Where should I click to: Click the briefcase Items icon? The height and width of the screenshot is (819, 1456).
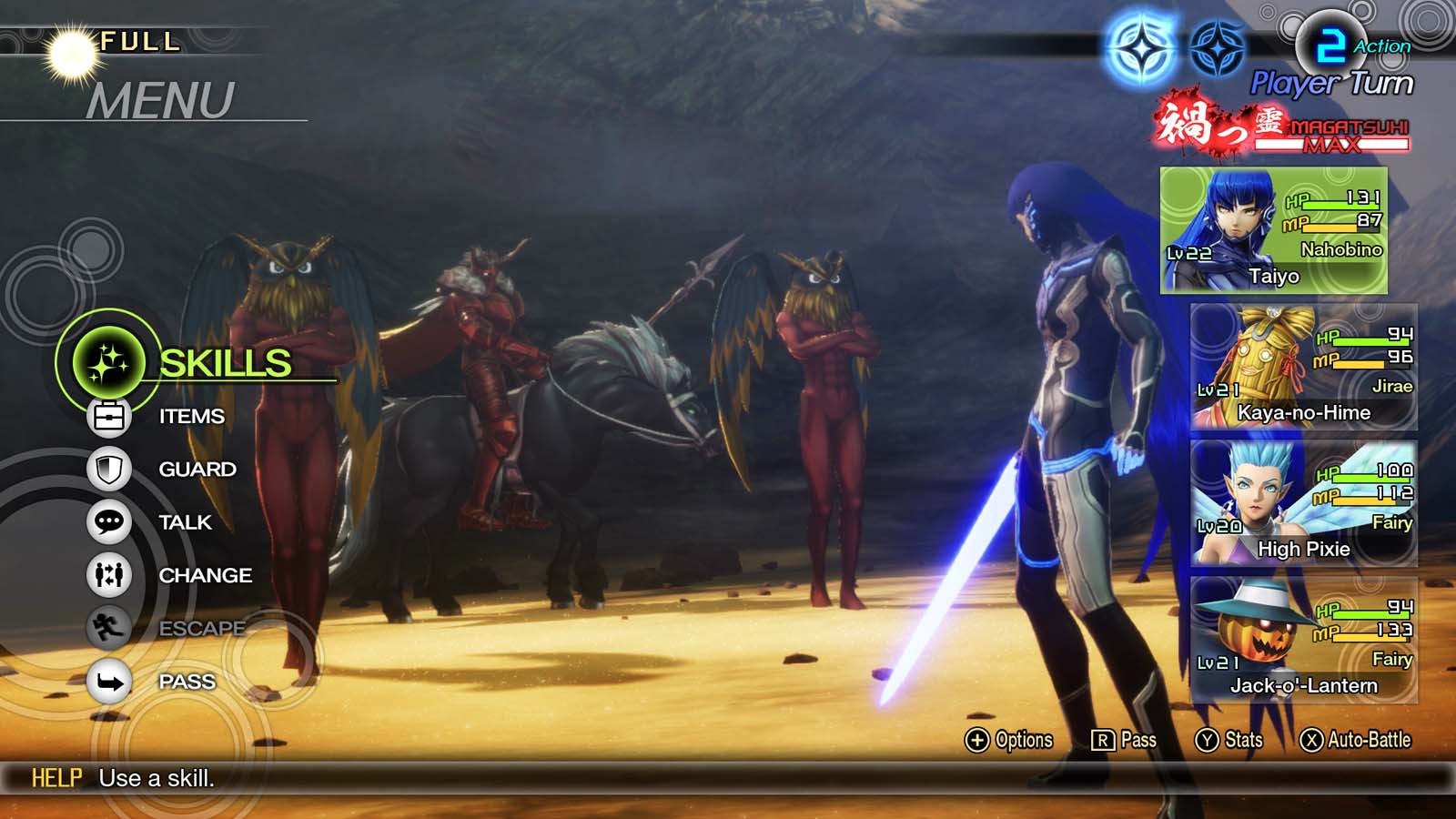pyautogui.click(x=109, y=416)
